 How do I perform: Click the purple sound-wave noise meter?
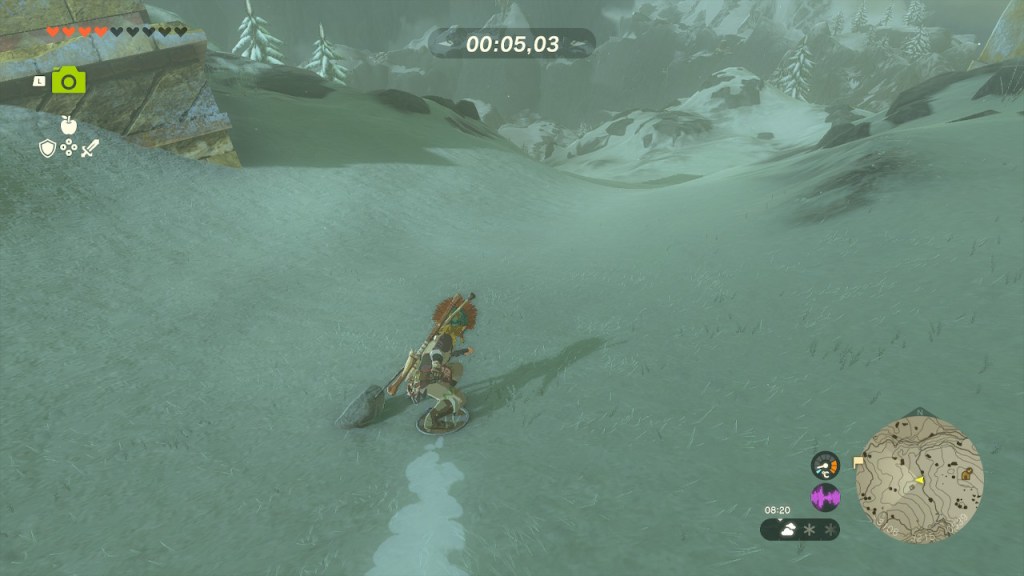click(x=825, y=497)
